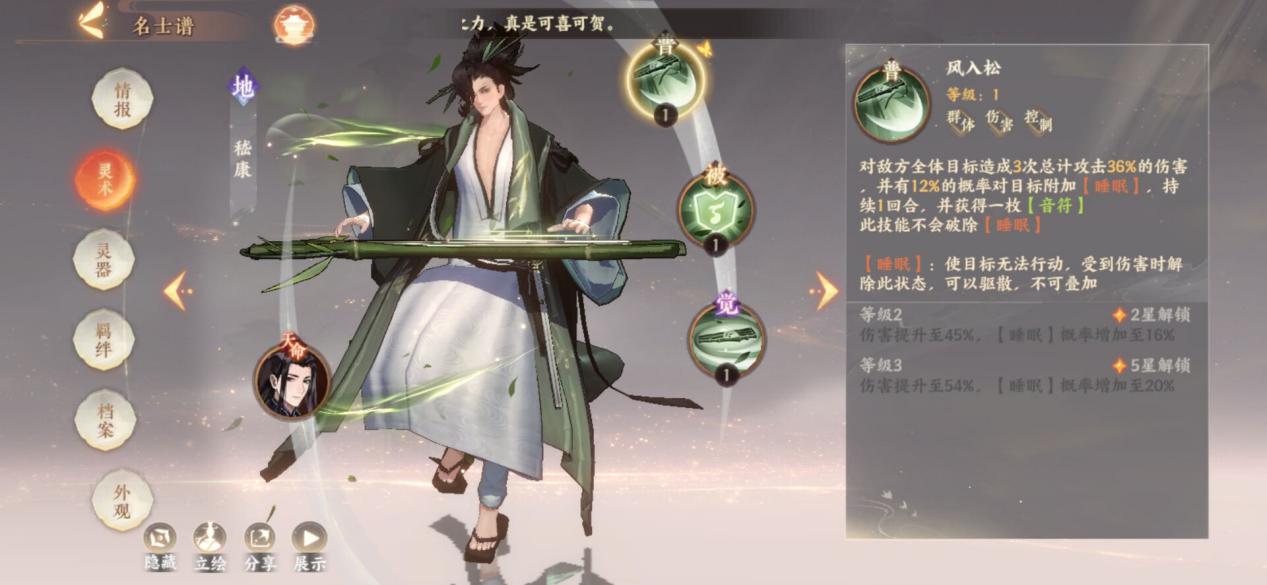Select the 羁绊 tab
The image size is (1267, 585).
click(x=104, y=340)
